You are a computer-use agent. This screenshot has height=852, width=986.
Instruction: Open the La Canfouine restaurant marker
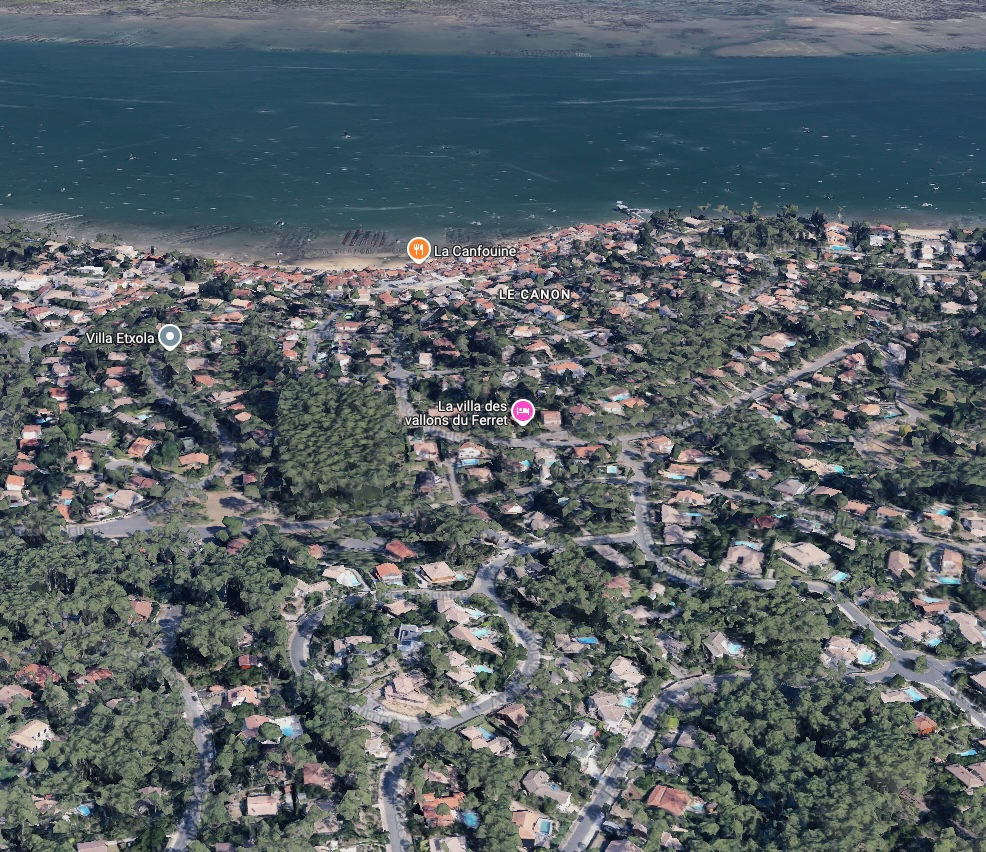point(418,250)
